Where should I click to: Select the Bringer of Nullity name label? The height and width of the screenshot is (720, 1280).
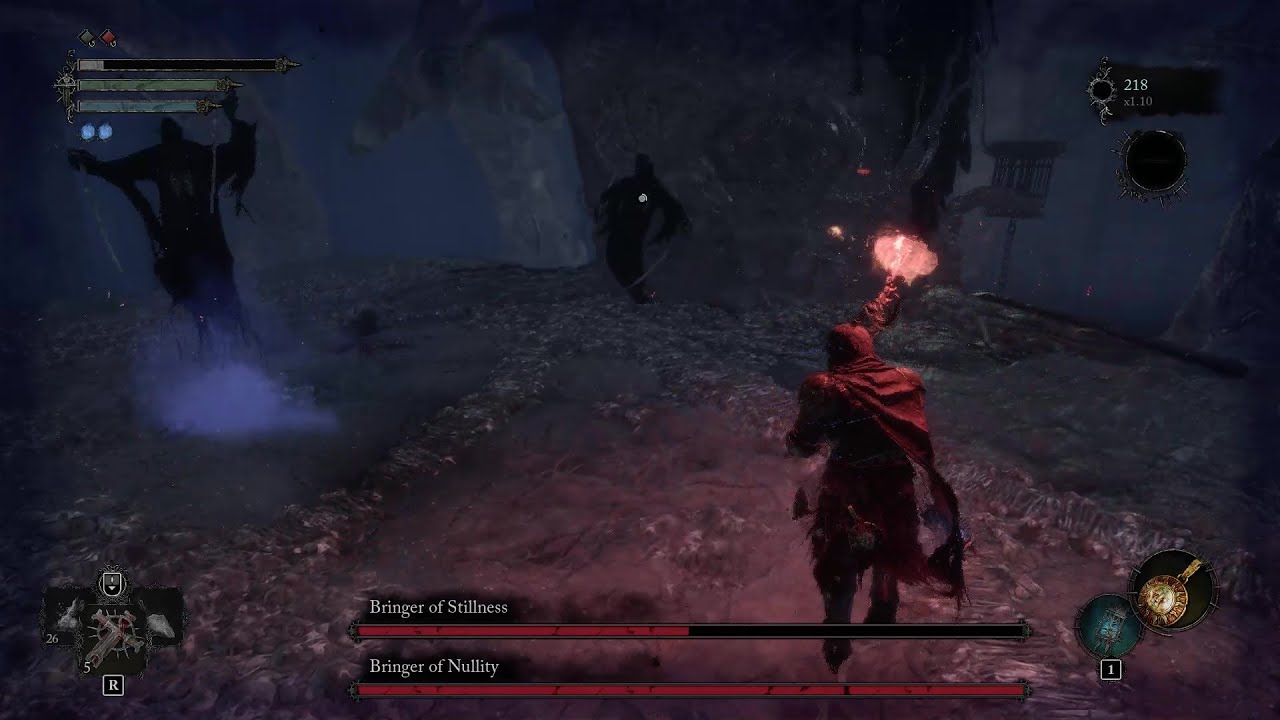click(433, 667)
